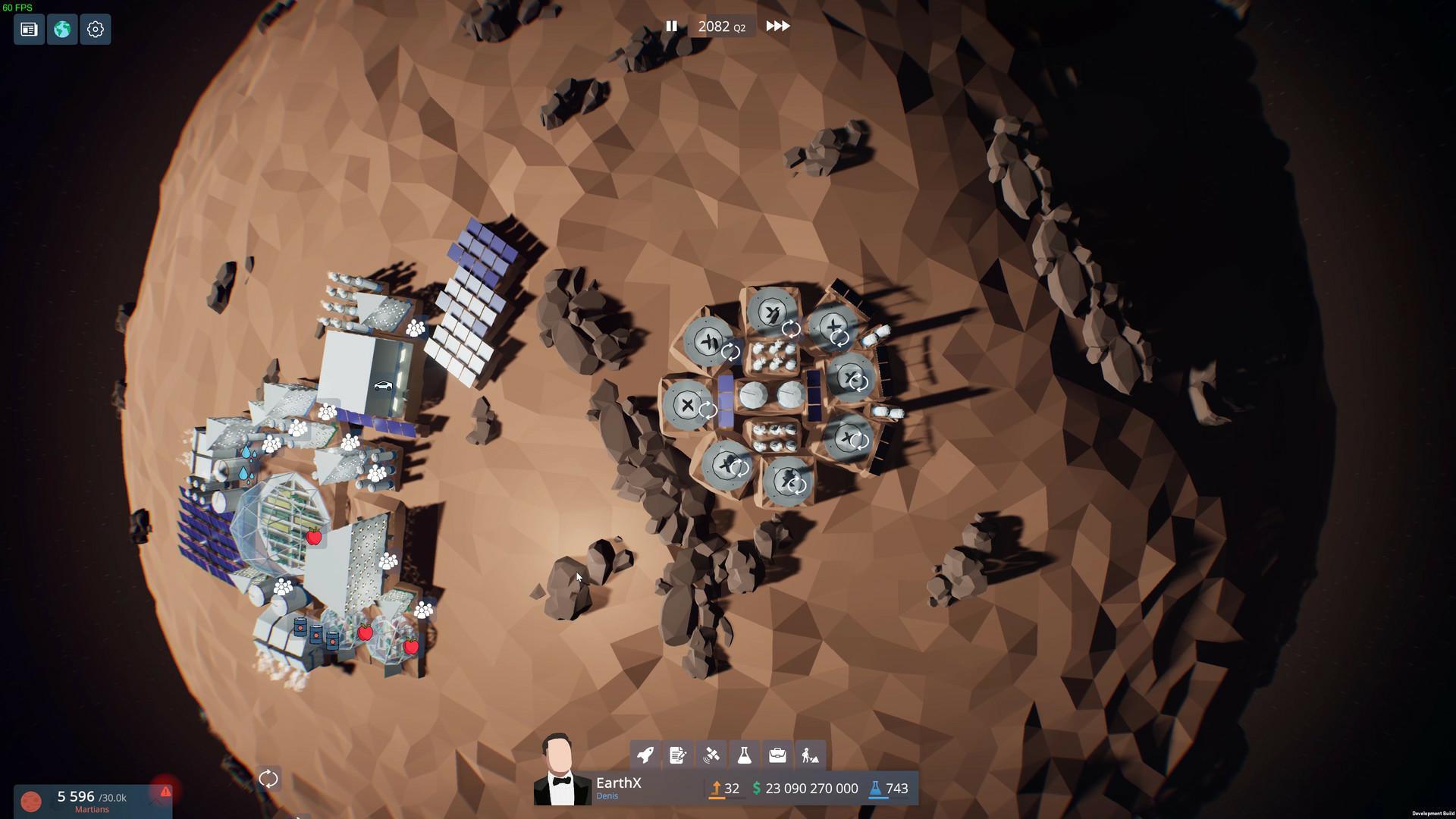Open the Earth globe overview
Image resolution: width=1456 pixels, height=819 pixels.
(62, 29)
